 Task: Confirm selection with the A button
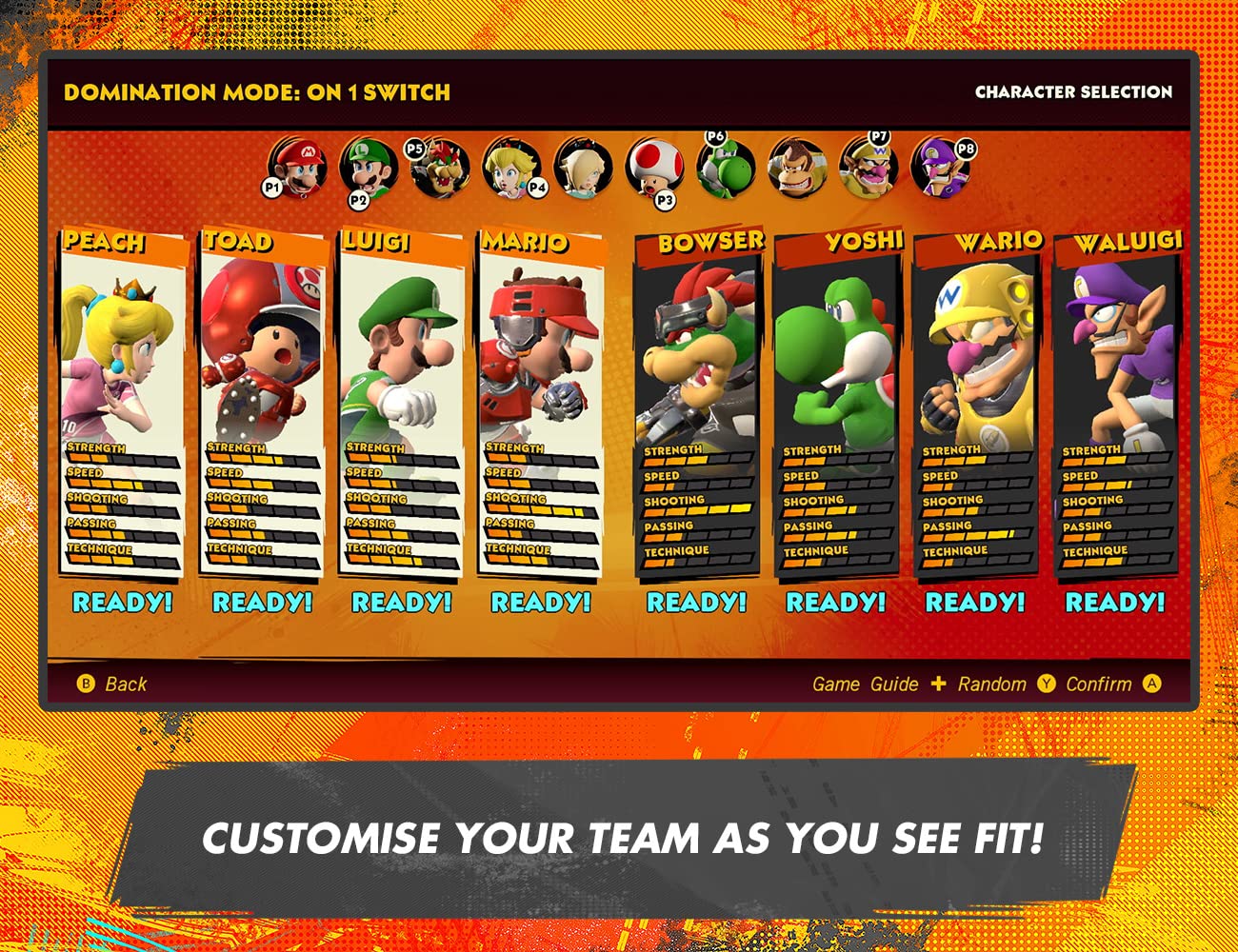[x=1152, y=684]
